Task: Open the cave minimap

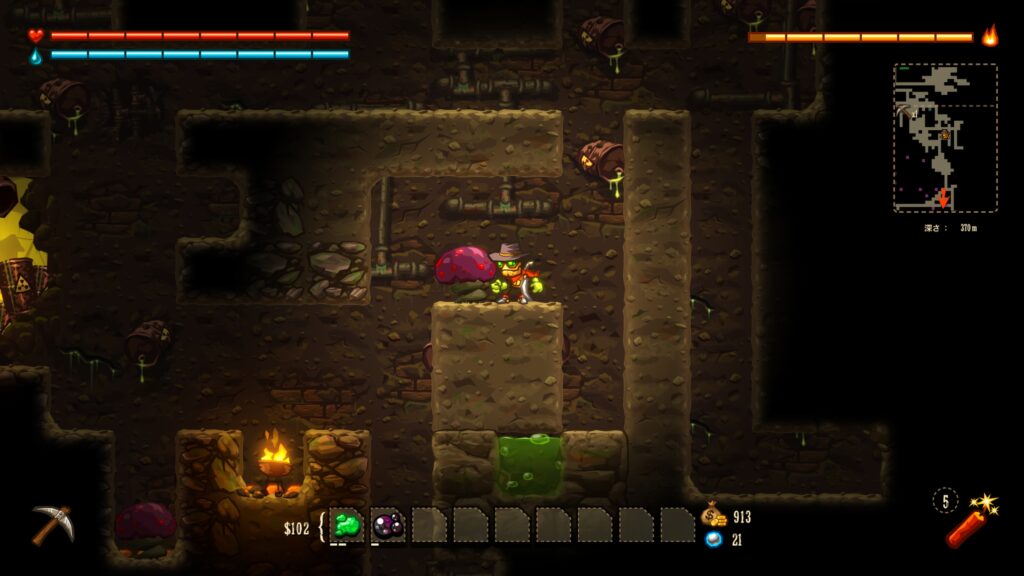Action: click(x=945, y=138)
